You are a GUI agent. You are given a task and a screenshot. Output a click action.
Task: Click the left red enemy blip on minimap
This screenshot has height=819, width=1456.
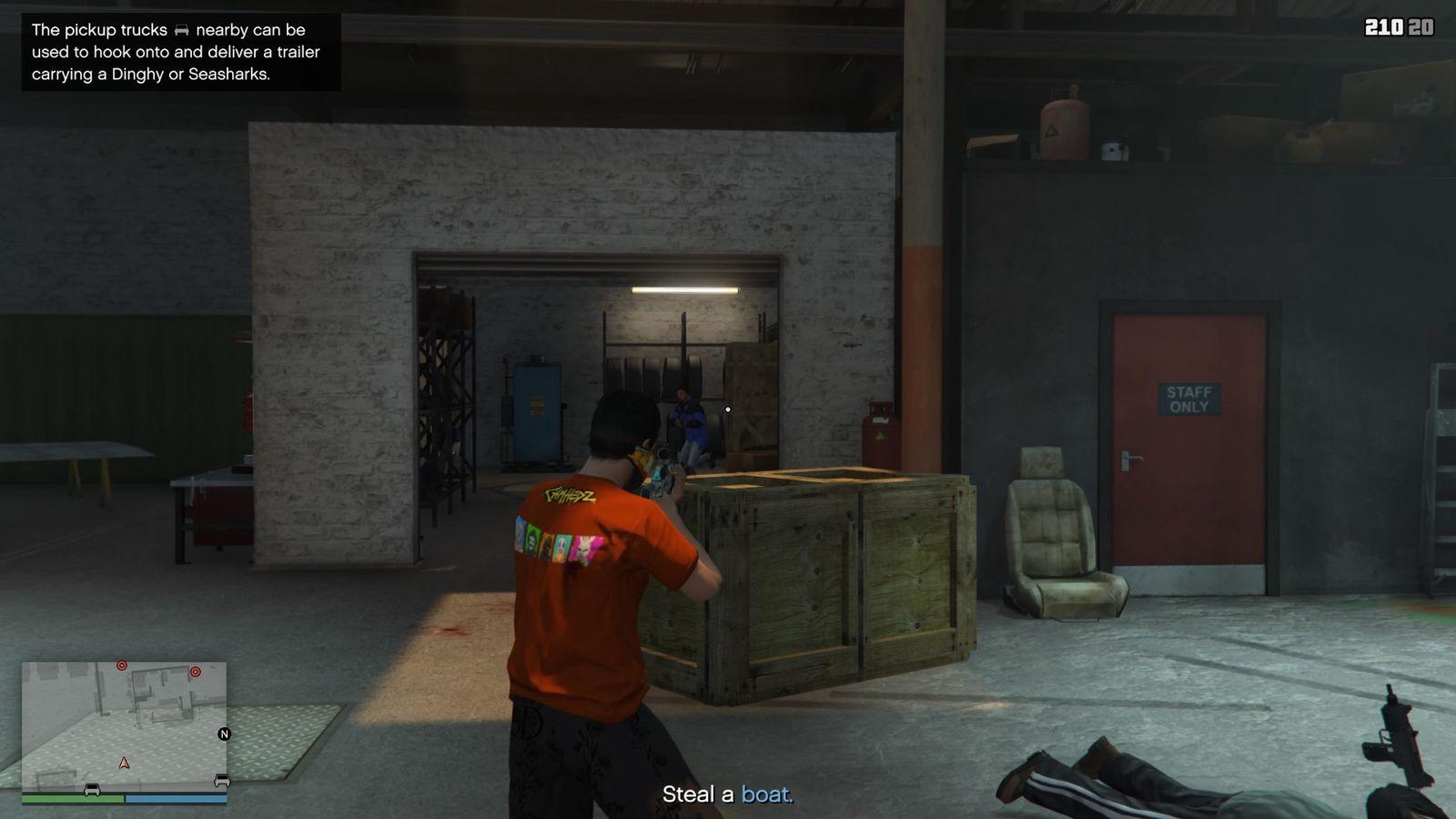point(122,665)
